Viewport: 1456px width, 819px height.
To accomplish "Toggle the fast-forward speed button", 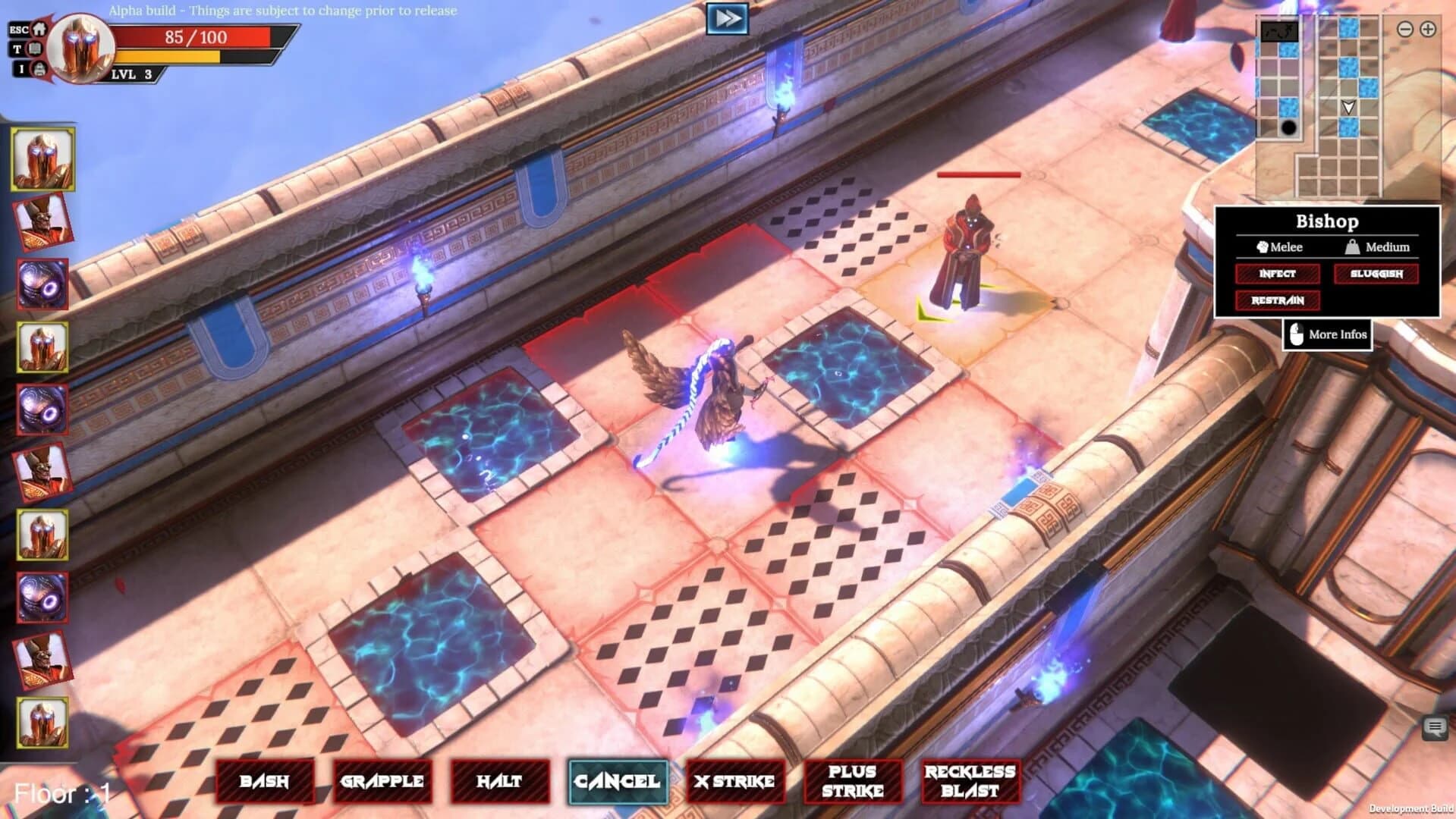I will click(x=726, y=17).
